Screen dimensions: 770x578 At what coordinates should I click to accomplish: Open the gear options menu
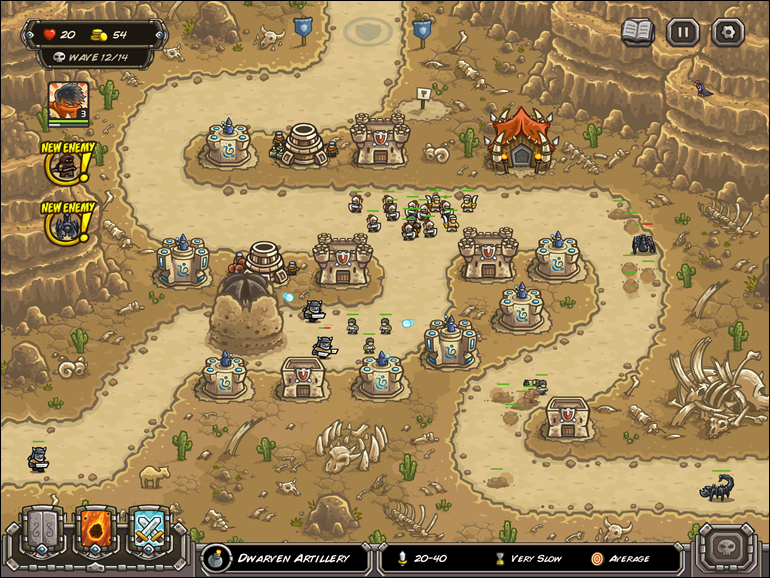pos(727,31)
